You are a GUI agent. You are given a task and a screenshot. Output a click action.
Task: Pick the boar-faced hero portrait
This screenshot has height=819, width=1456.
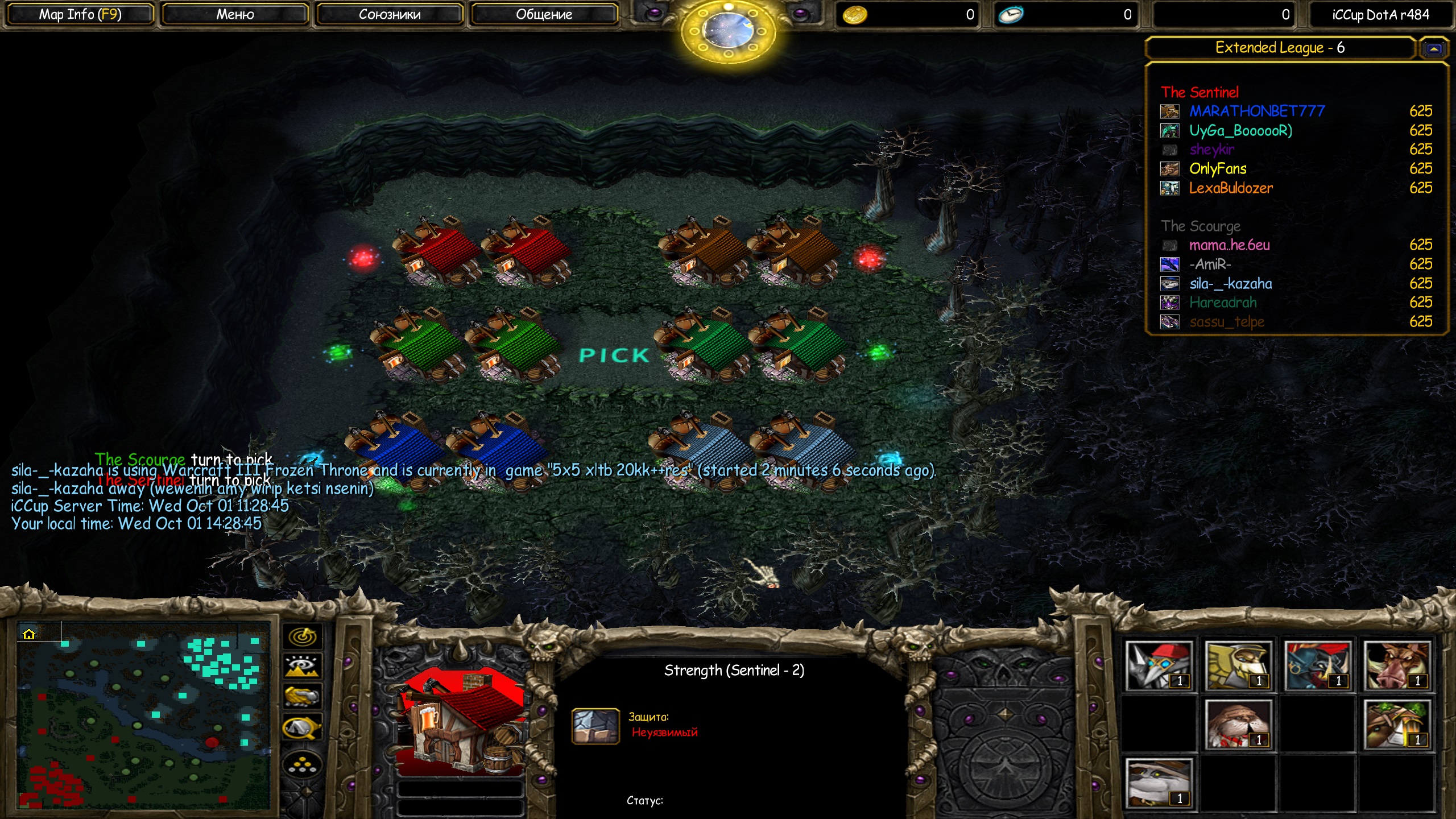(x=1397, y=665)
